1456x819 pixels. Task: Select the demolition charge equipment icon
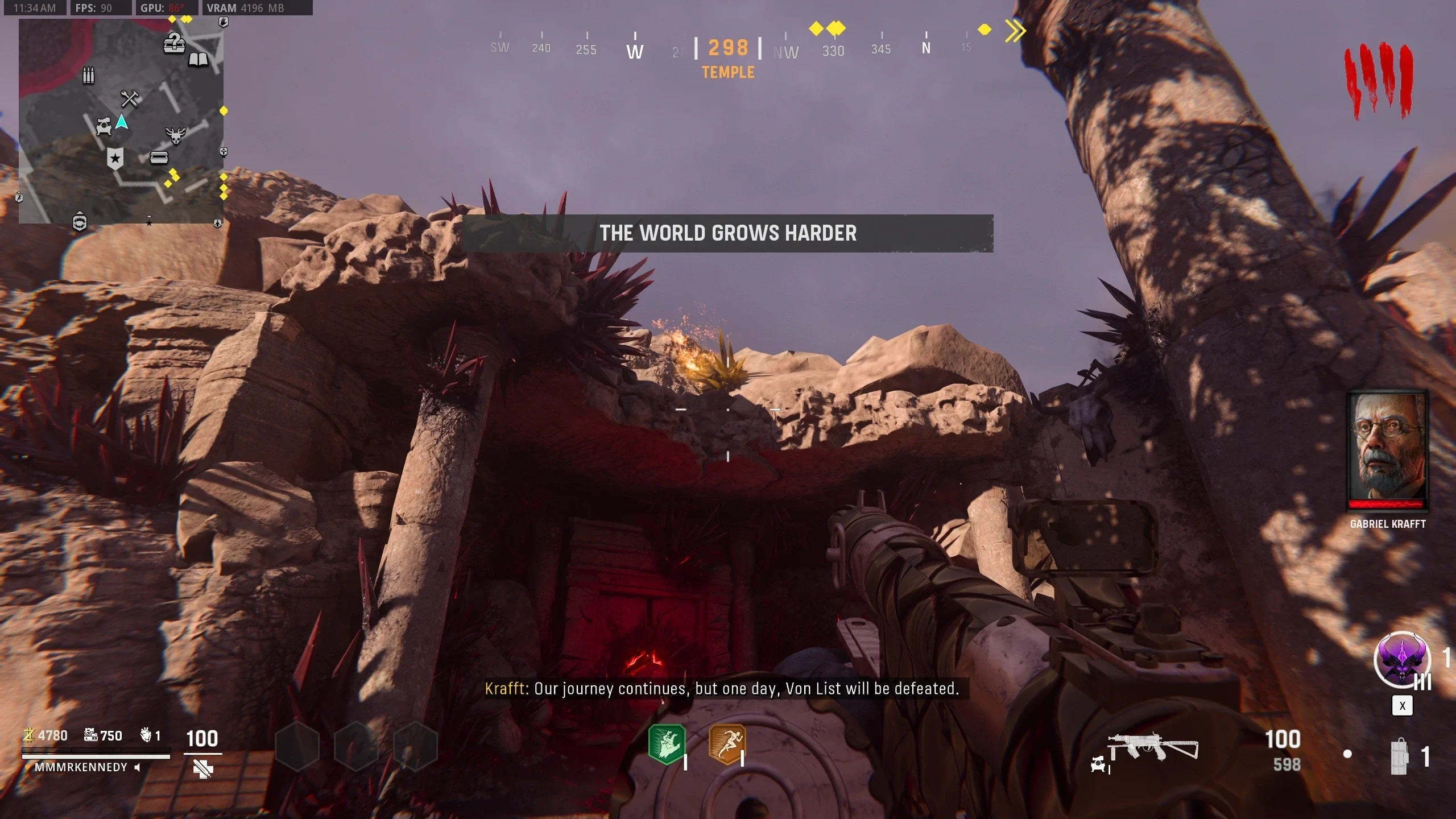coord(1399,756)
